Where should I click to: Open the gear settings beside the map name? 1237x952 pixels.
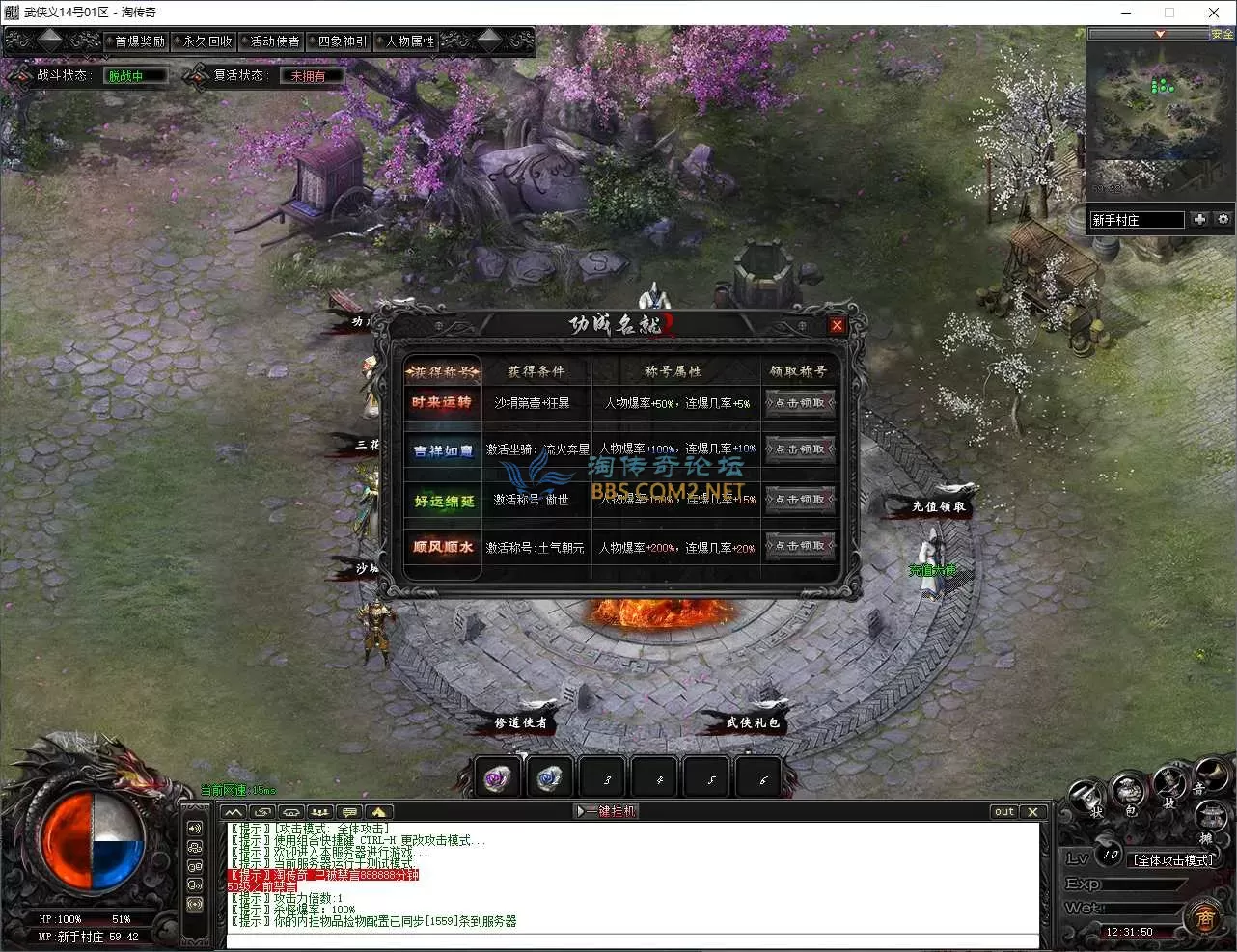(1223, 219)
